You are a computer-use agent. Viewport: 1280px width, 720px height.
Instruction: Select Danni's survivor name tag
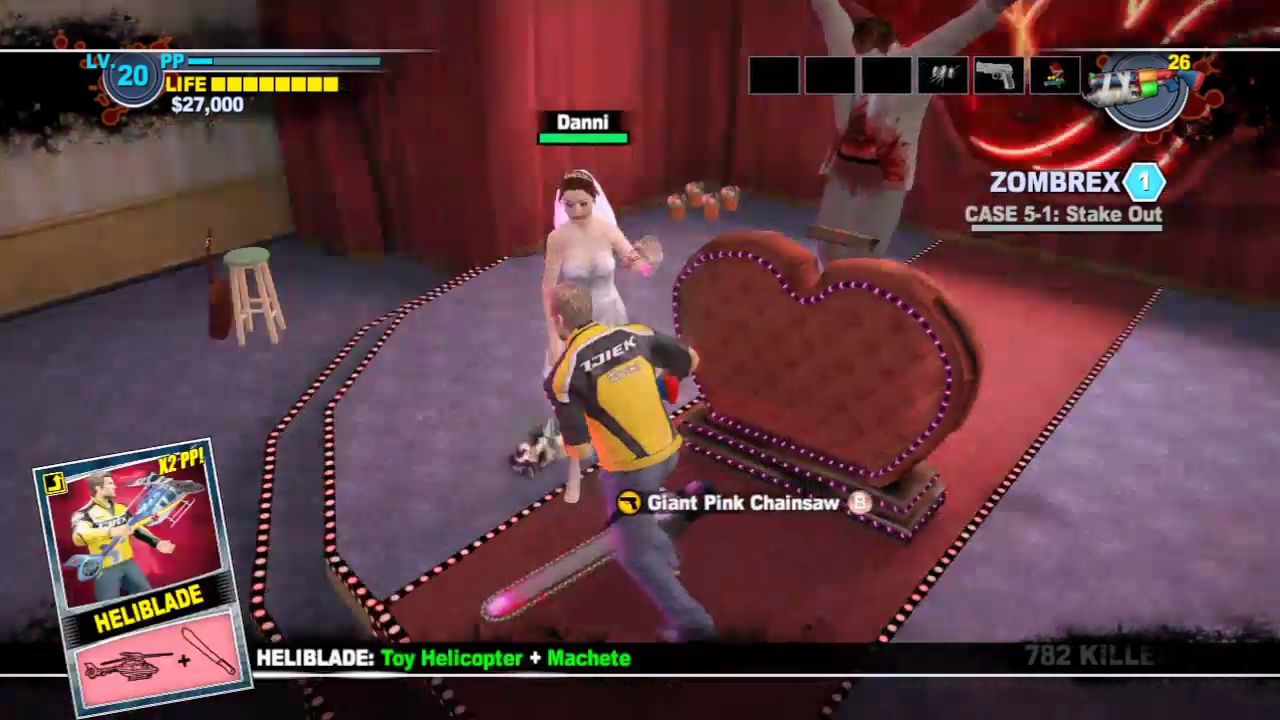click(583, 123)
